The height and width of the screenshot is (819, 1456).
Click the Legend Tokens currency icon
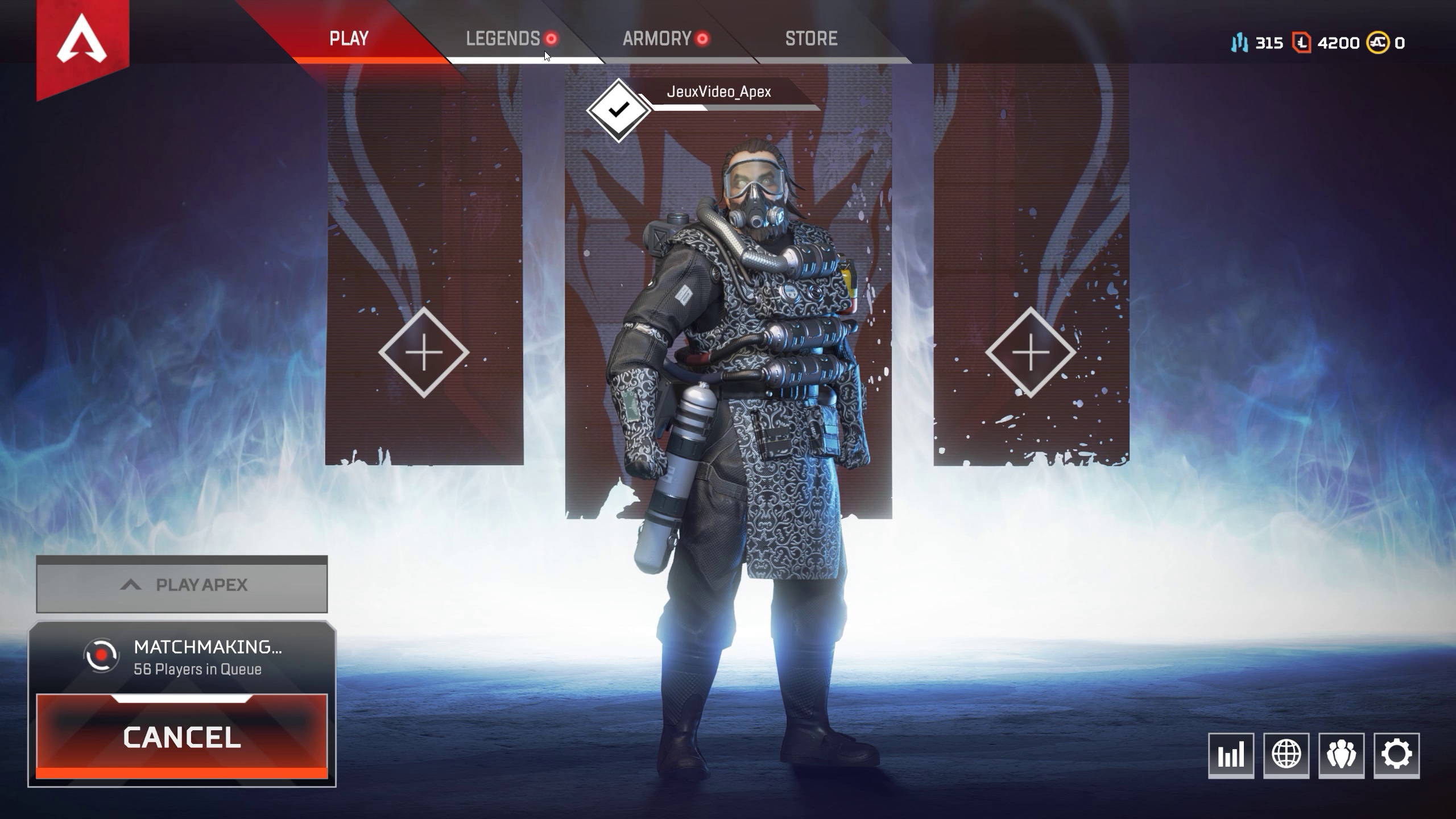tap(1301, 42)
